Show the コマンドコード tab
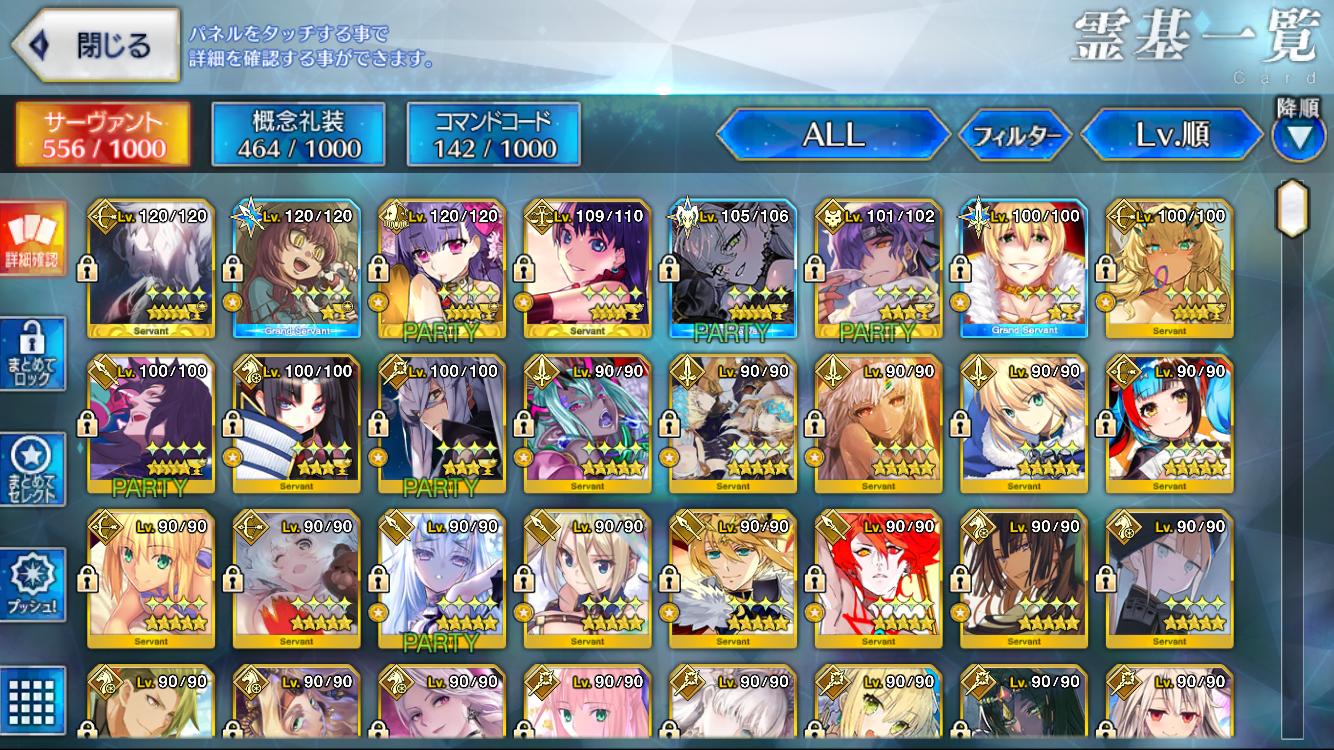The image size is (1334, 750). [494, 135]
